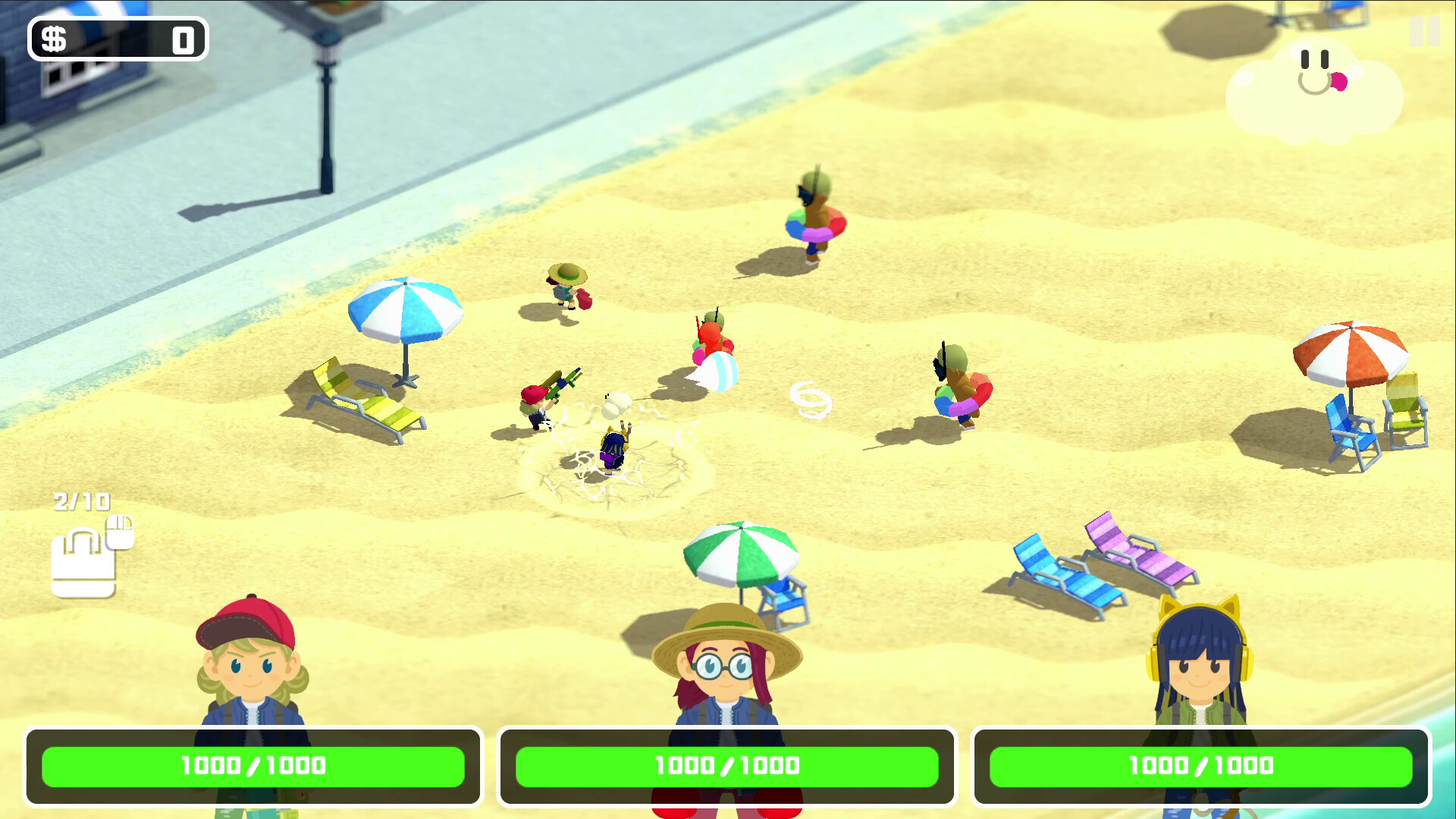The image size is (1456, 819).
Task: Select the left character's health bar panel
Action: pyautogui.click(x=253, y=767)
